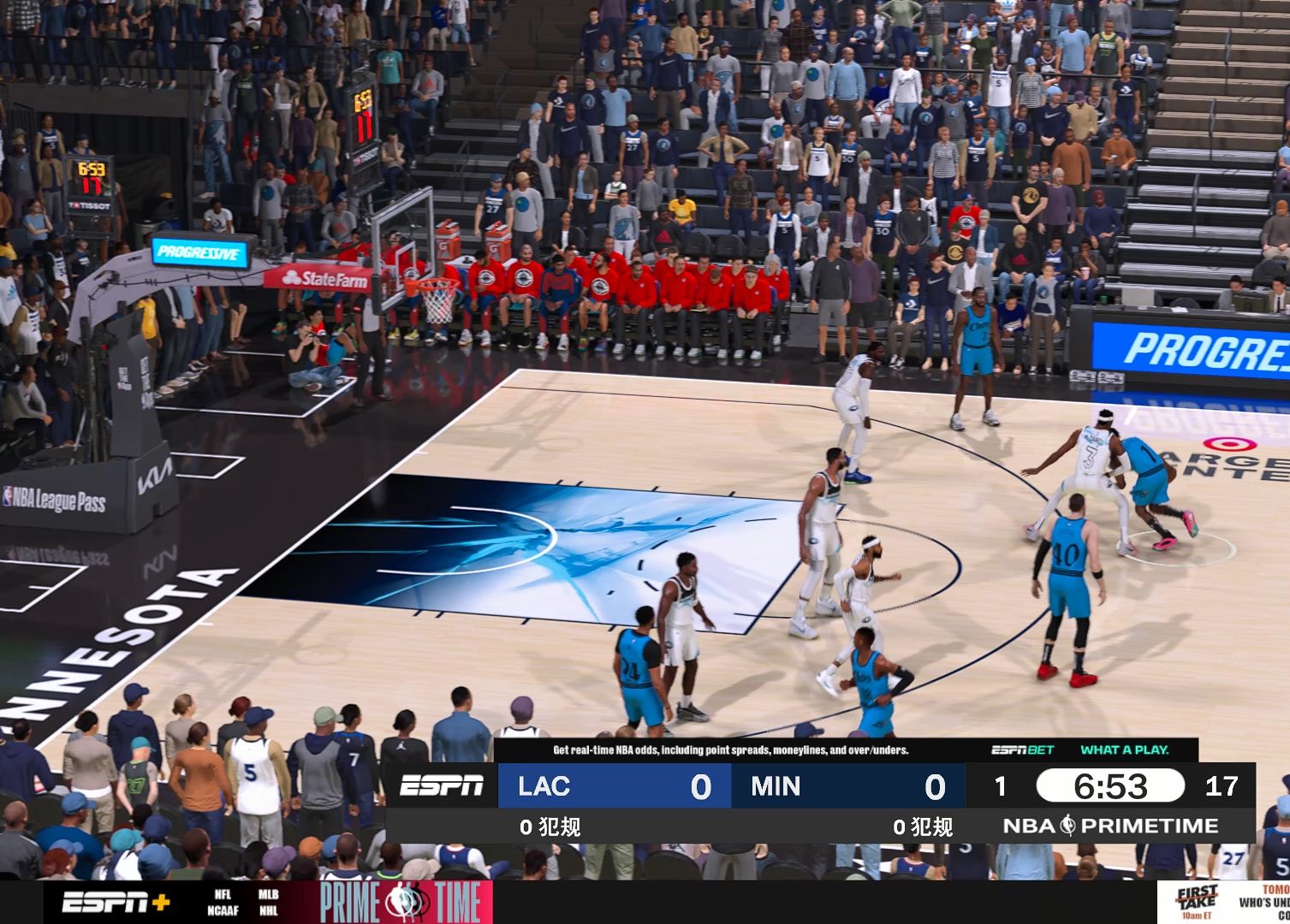Click the Progressive banner above the backboard
The height and width of the screenshot is (924, 1290).
coord(199,253)
